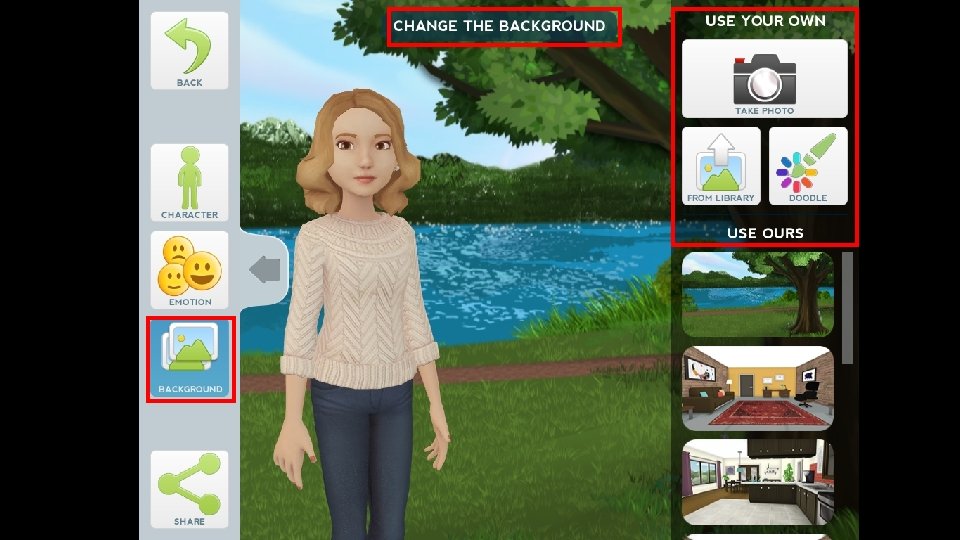960x540 pixels.
Task: Choose a background From Library
Action: tap(721, 166)
